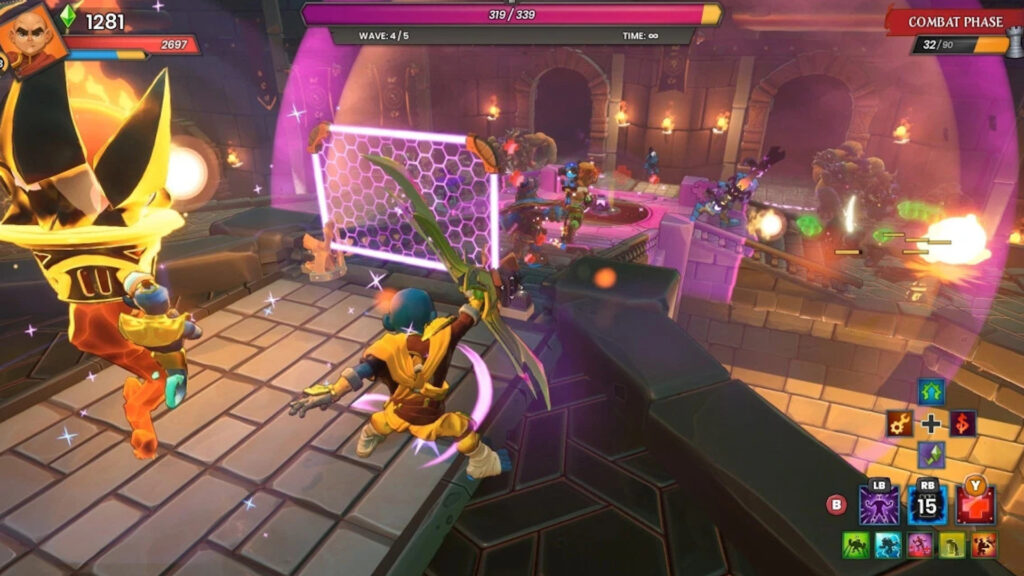Pick the green crystal arrow icon
The image size is (1024, 576).
click(931, 455)
